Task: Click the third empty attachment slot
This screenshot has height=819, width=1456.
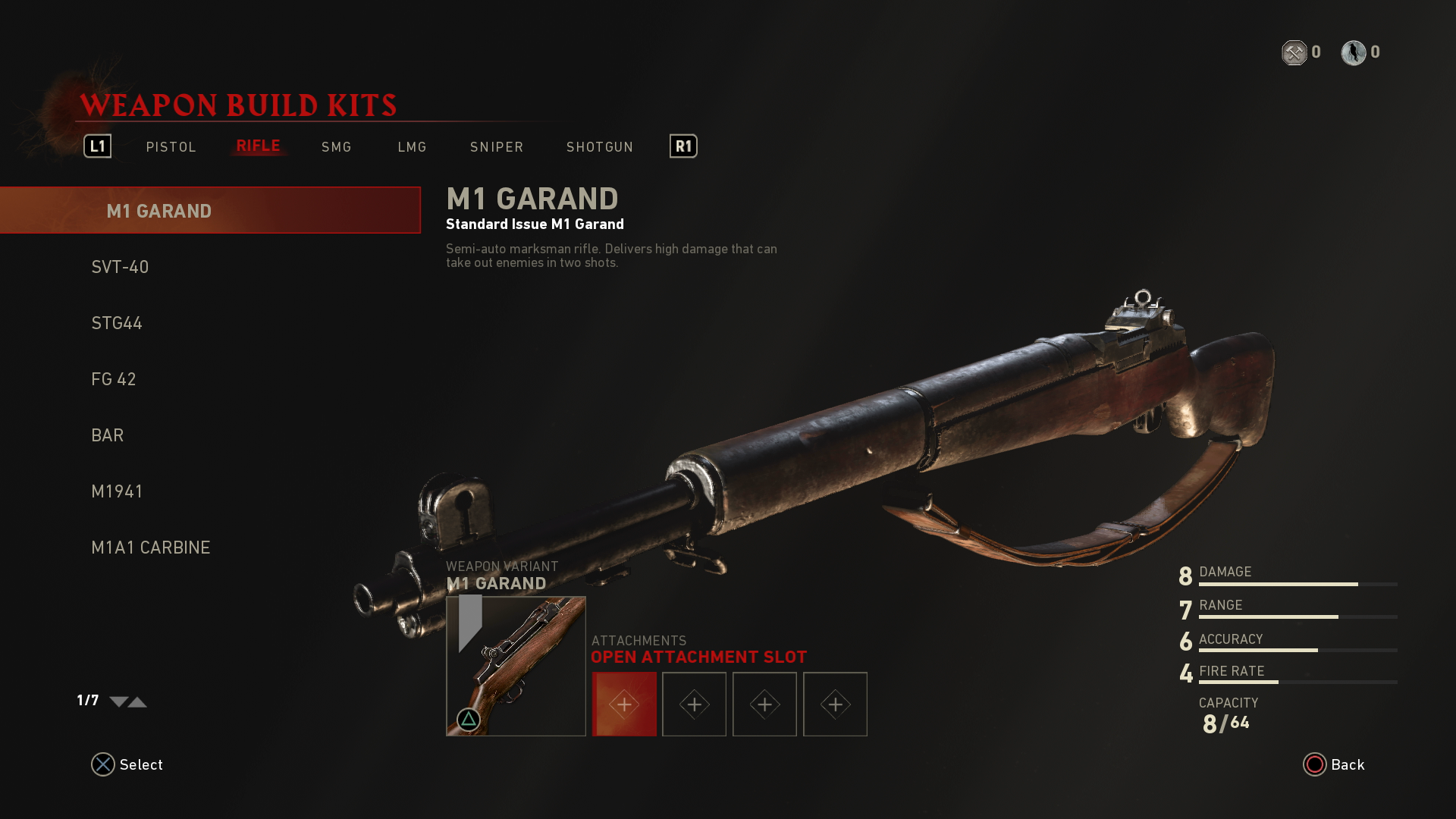Action: [764, 704]
